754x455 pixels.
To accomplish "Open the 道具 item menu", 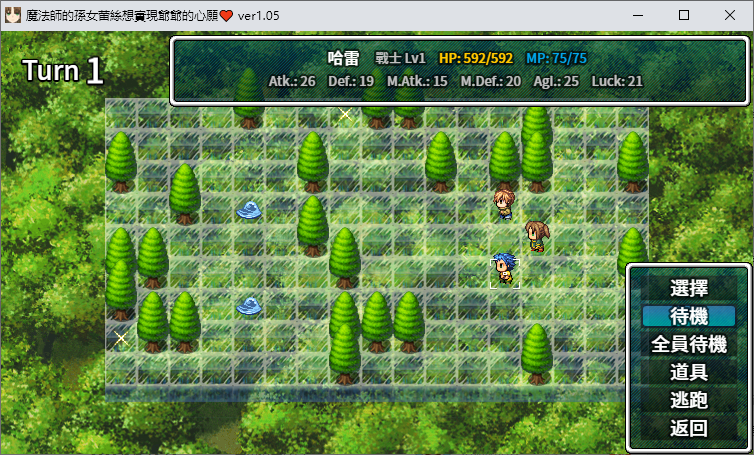I will coord(689,372).
